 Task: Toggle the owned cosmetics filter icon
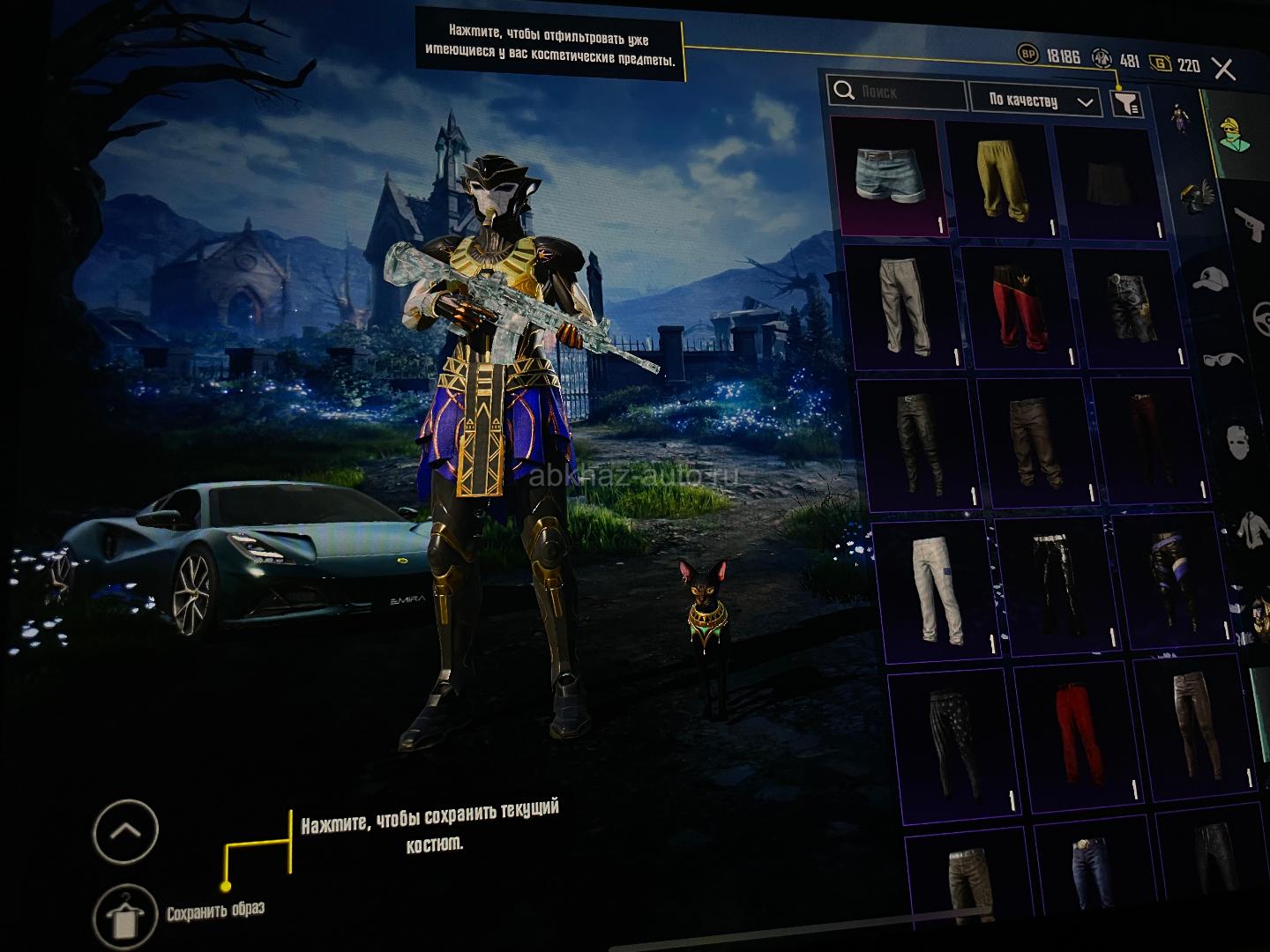(1125, 104)
